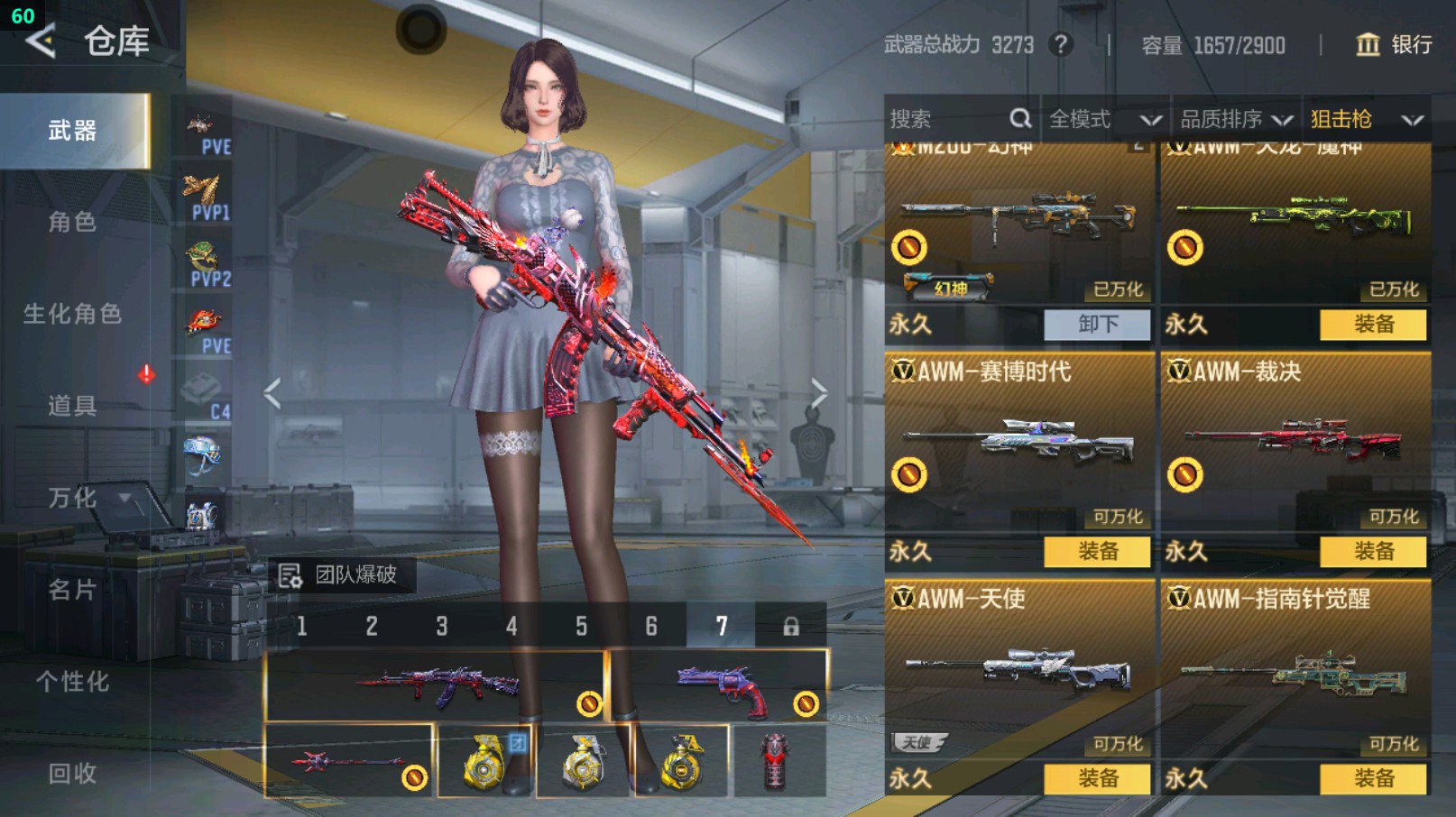
Task: Unequip the weapon with the 卸下 button
Action: 1097,325
